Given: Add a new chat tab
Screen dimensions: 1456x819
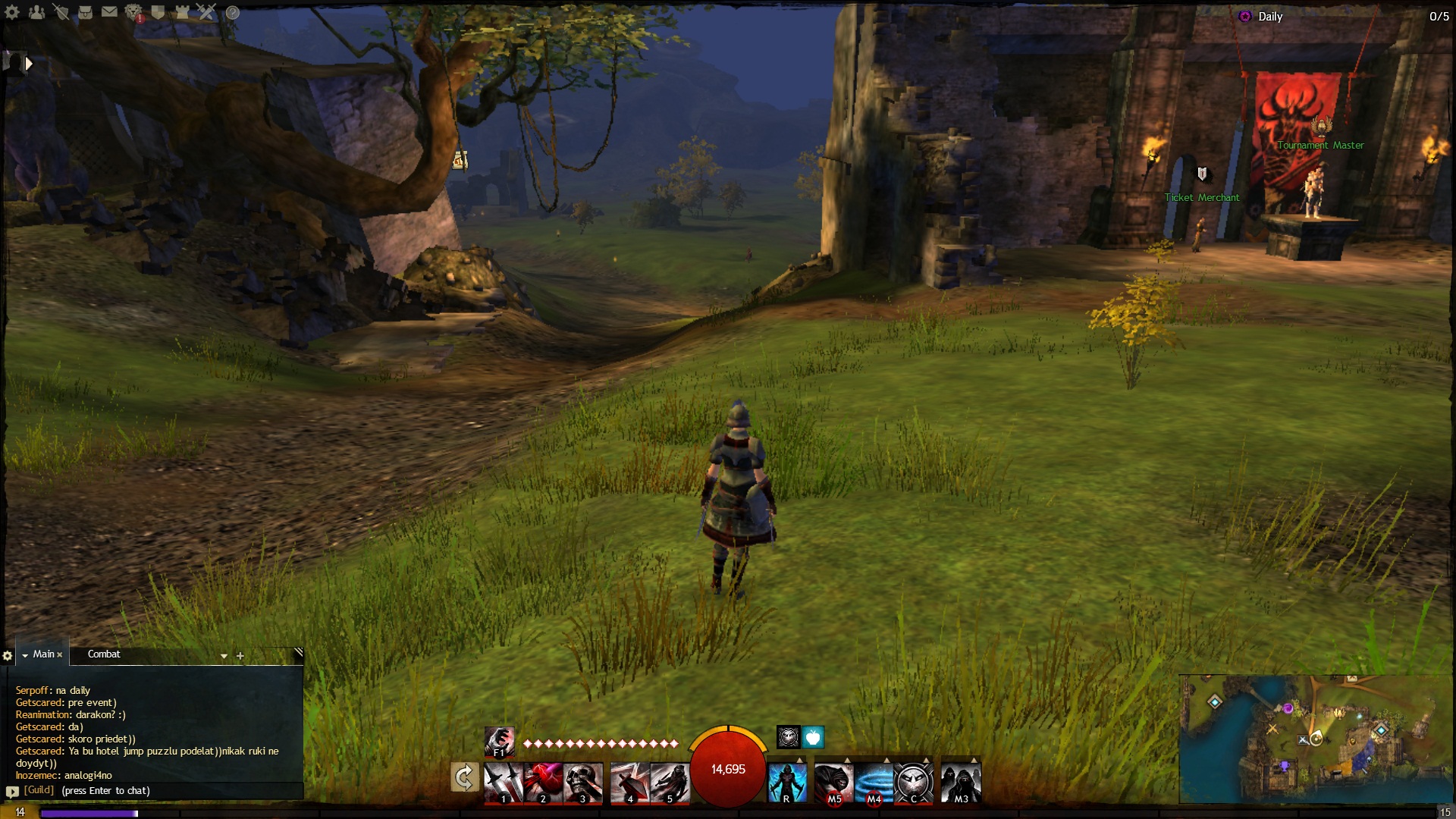Looking at the screenshot, I should [x=240, y=656].
